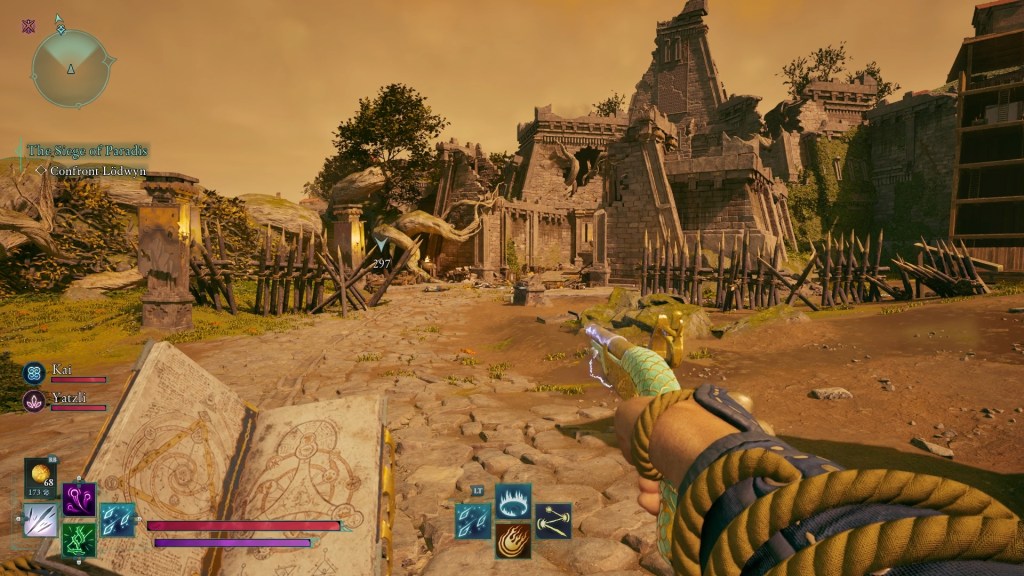
Task: Activate the white slash ability
Action: coord(40,519)
